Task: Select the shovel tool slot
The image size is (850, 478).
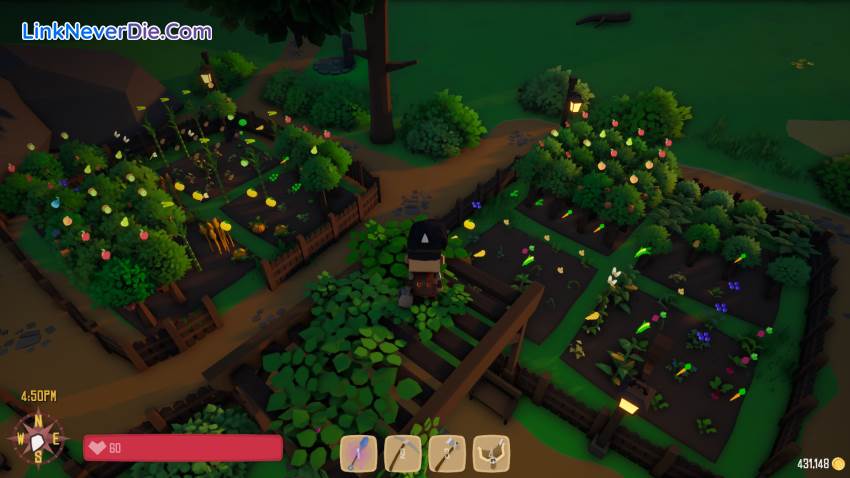Action: tap(358, 453)
